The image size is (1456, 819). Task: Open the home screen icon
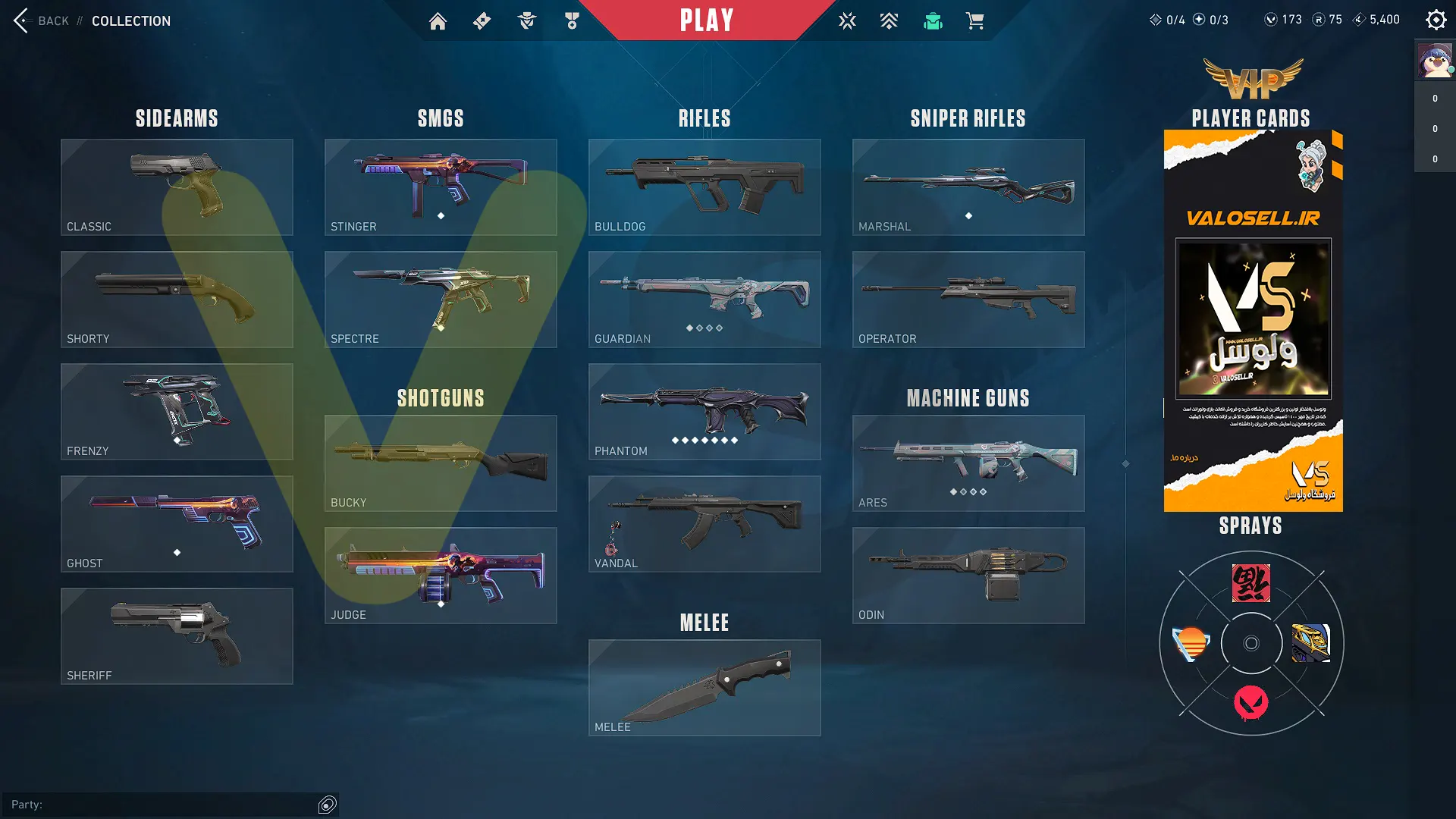click(x=438, y=21)
